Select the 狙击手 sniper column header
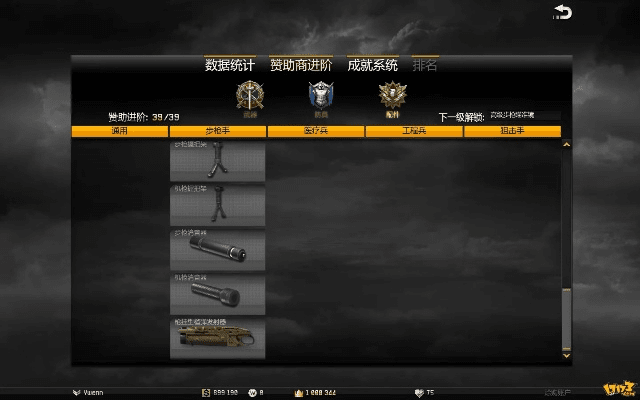The height and width of the screenshot is (400, 640). pyautogui.click(x=512, y=131)
